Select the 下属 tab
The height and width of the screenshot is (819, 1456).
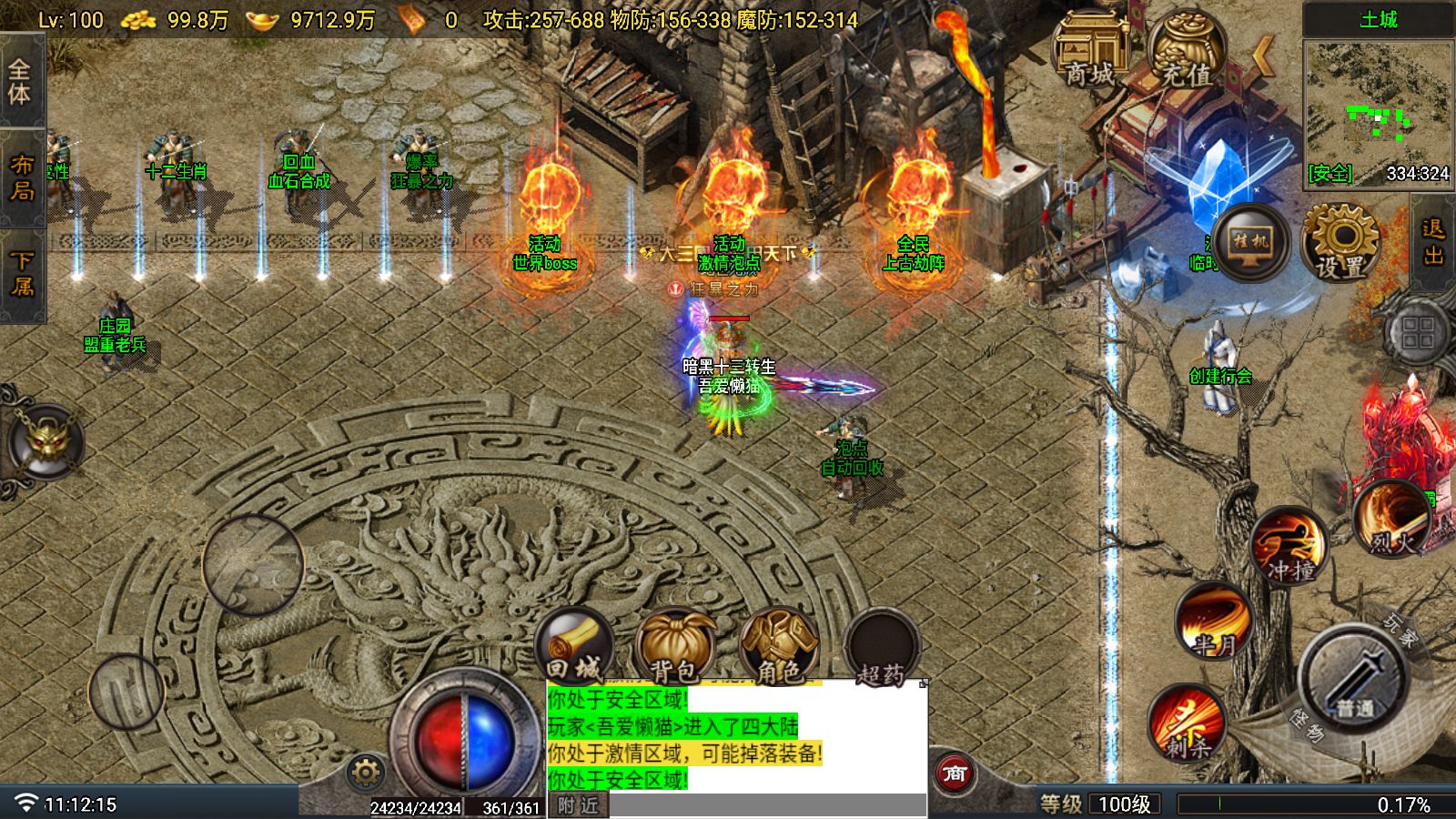point(20,274)
